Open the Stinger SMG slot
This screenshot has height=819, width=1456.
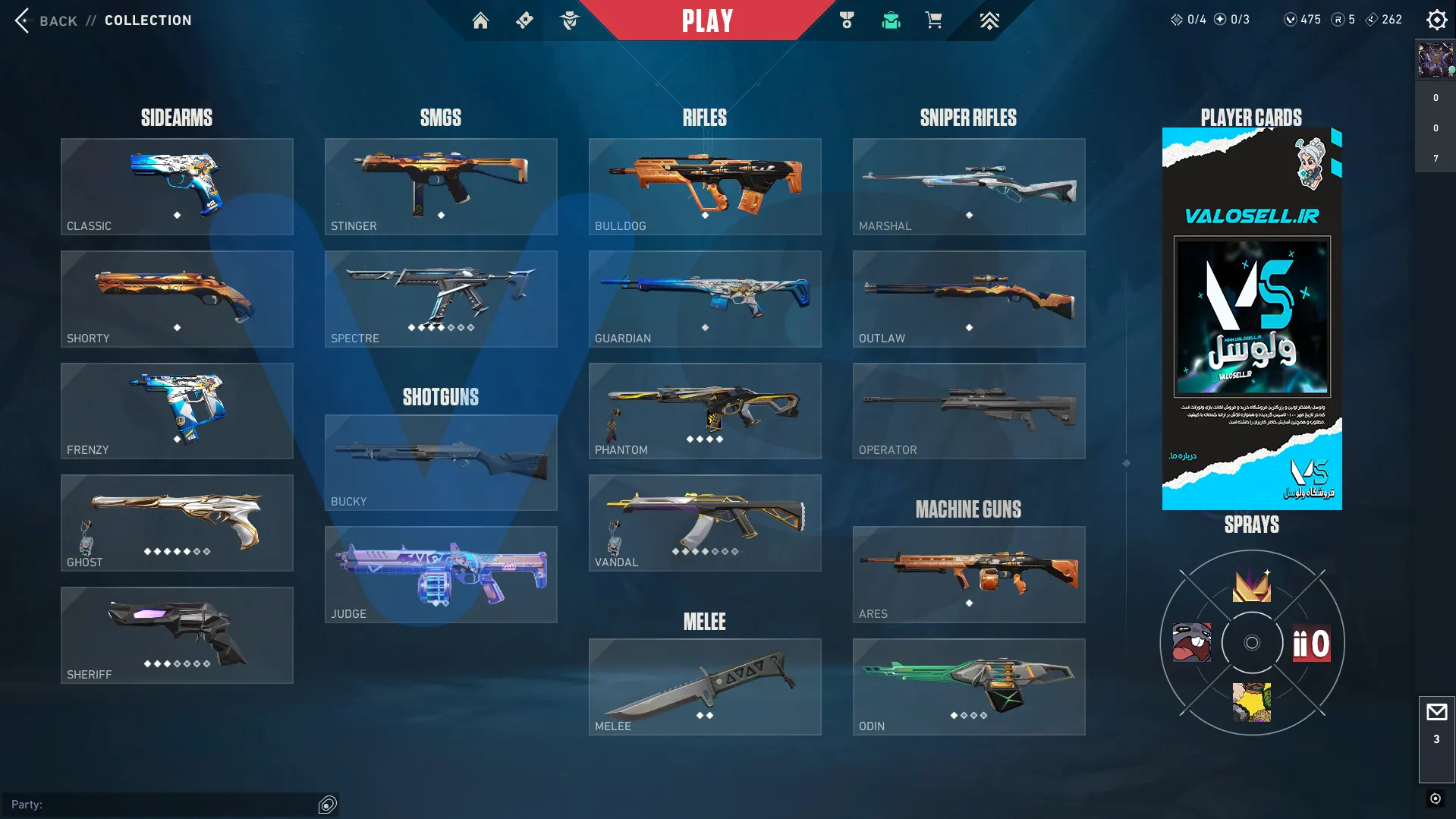tap(441, 187)
